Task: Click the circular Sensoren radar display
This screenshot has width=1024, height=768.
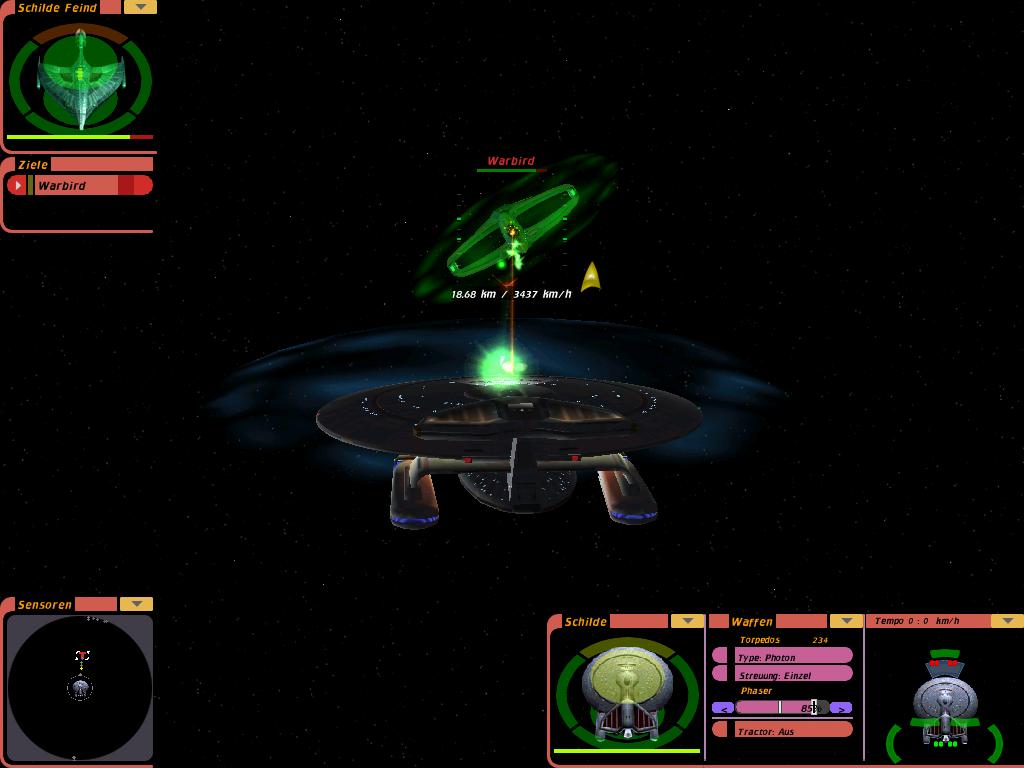Action: coord(80,687)
